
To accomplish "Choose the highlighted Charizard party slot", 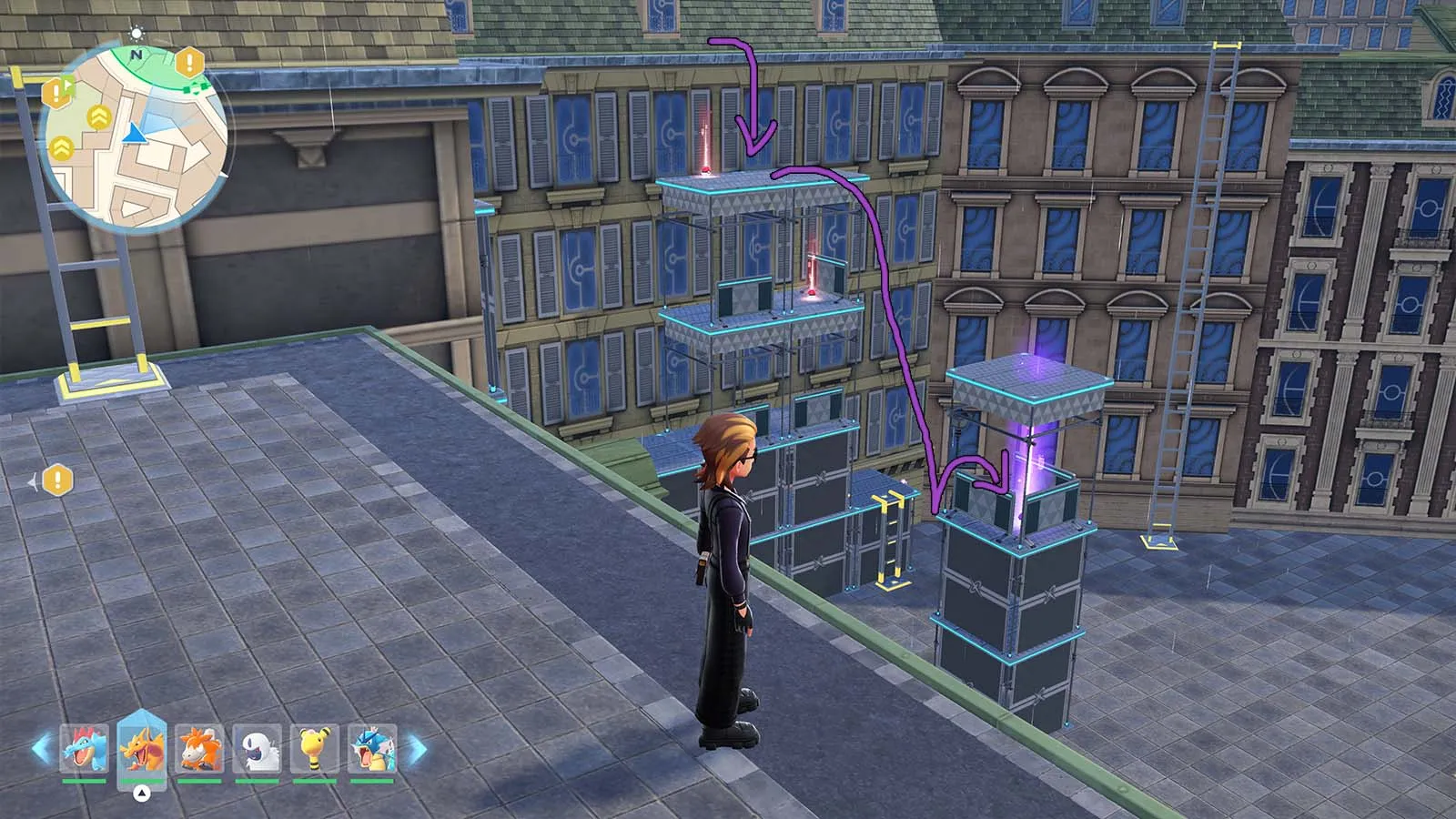I will 142,748.
